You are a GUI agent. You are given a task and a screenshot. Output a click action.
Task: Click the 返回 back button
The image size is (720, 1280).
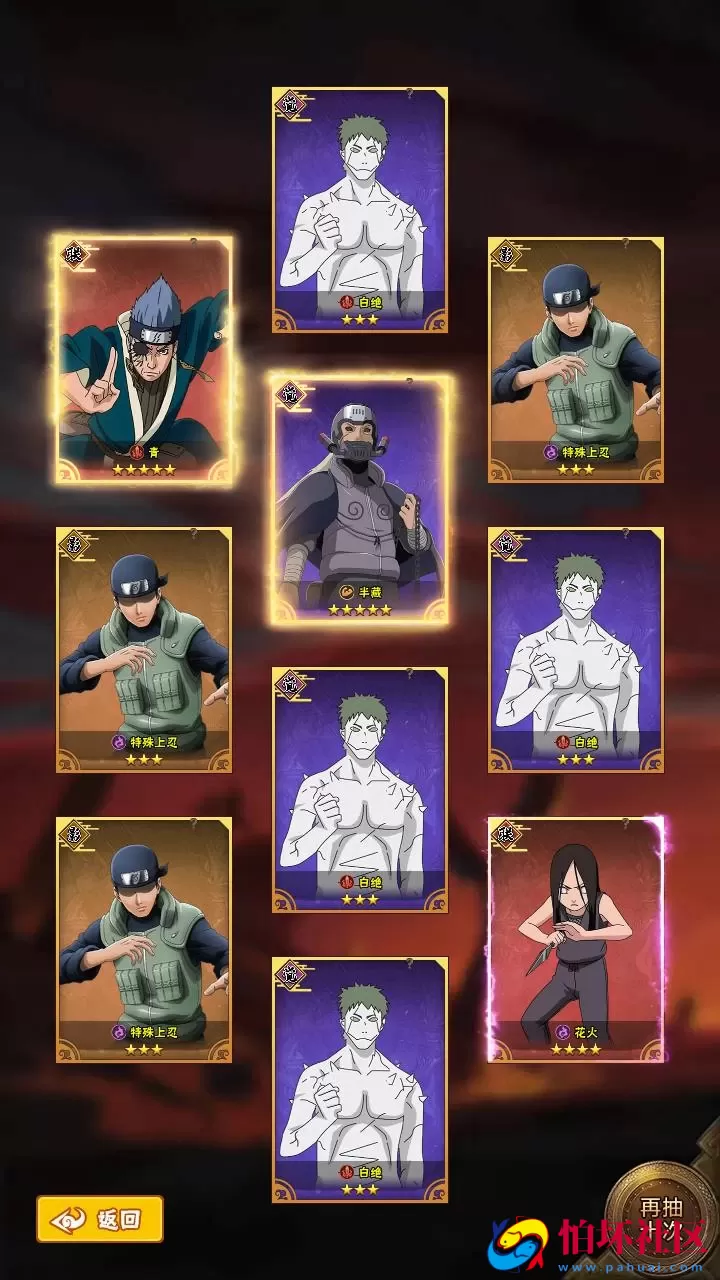[100, 1219]
